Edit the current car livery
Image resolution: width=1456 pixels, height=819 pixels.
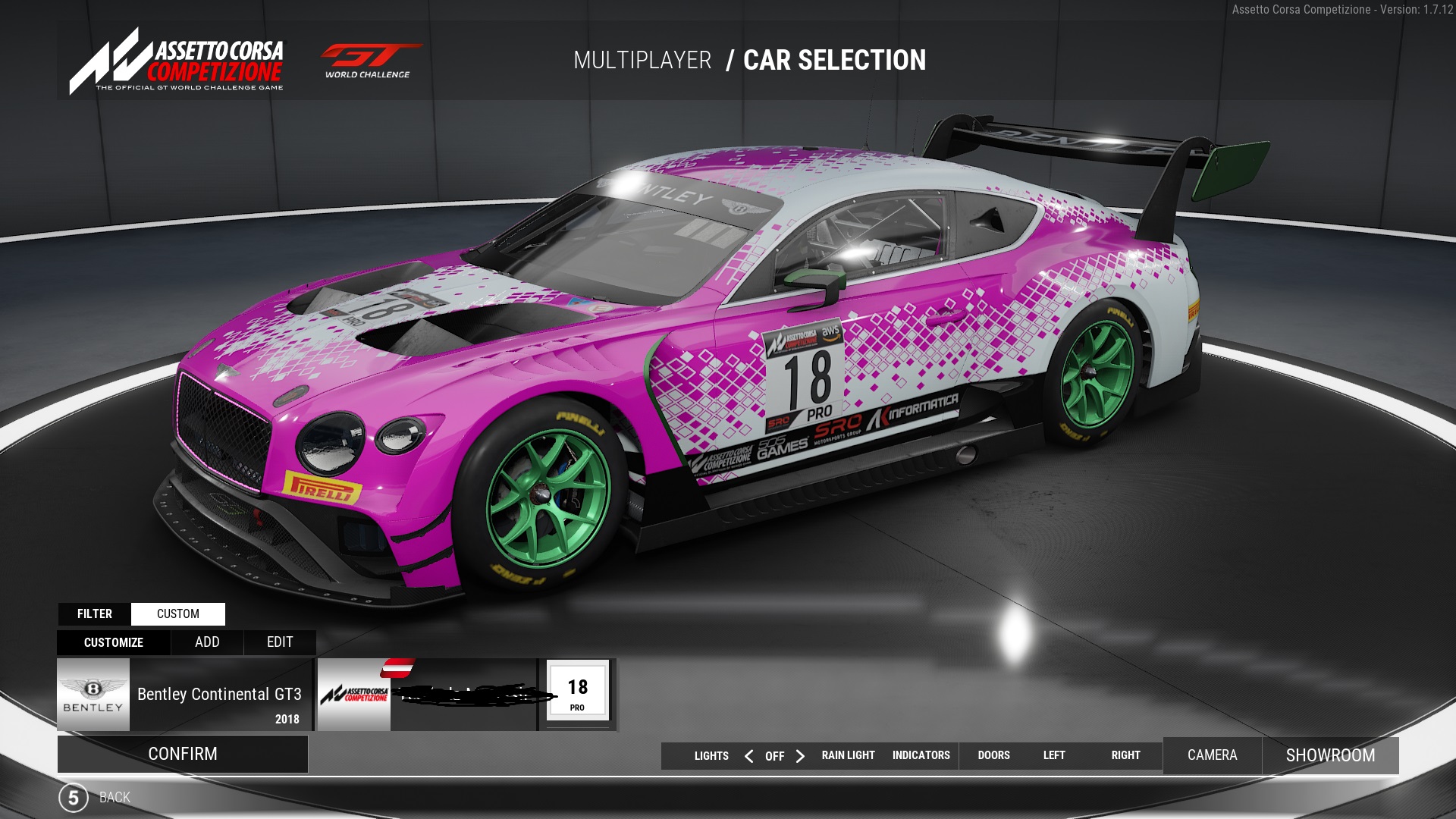pos(280,642)
